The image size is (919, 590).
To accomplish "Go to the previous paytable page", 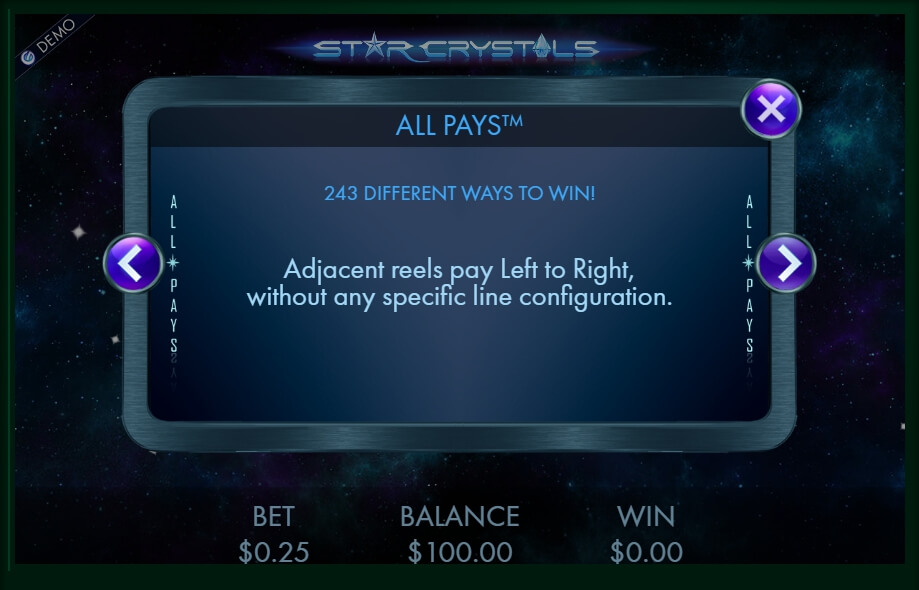I will pyautogui.click(x=133, y=263).
